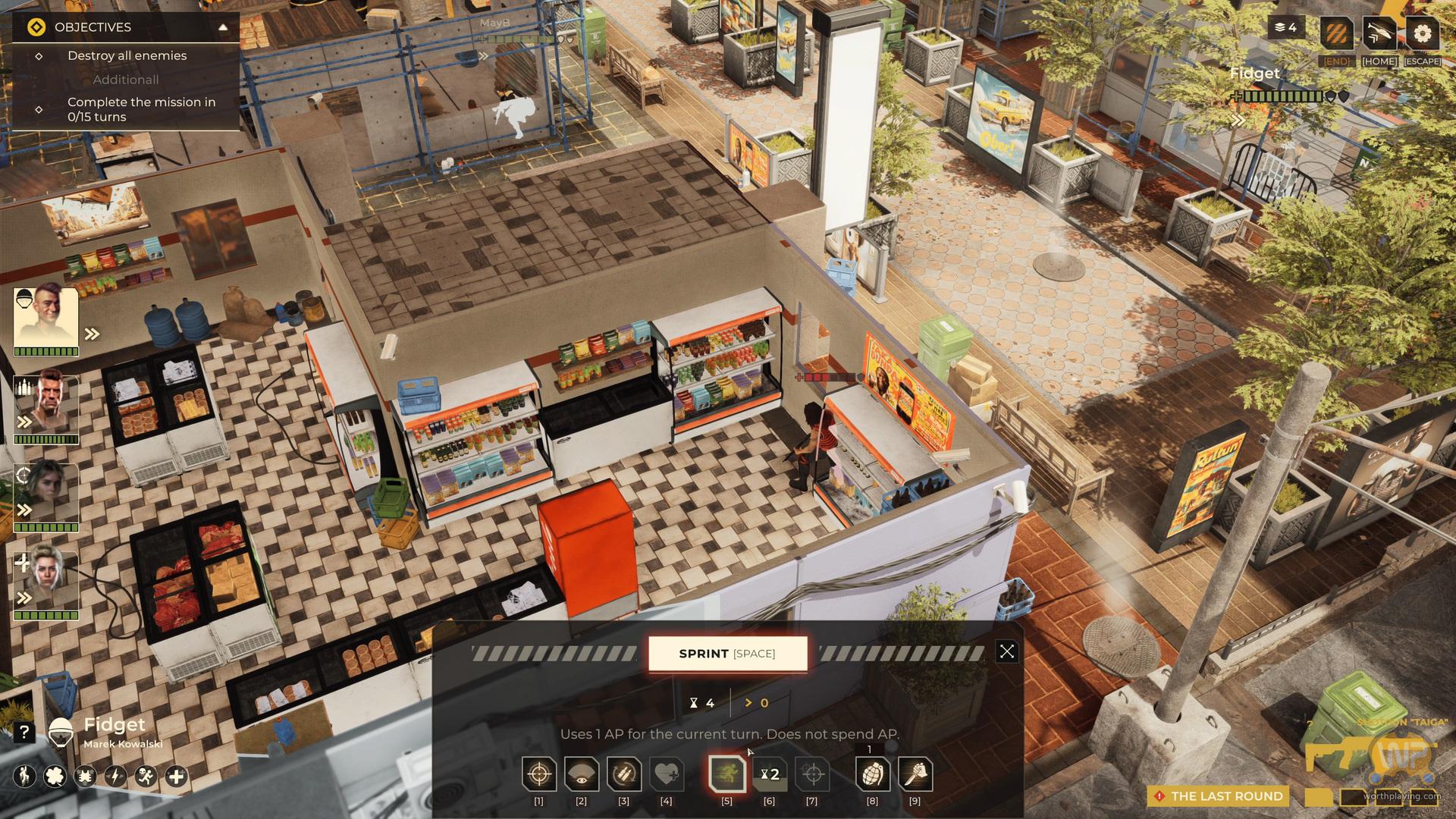End the turn with striped button
The height and width of the screenshot is (819, 1456).
(x=1336, y=33)
